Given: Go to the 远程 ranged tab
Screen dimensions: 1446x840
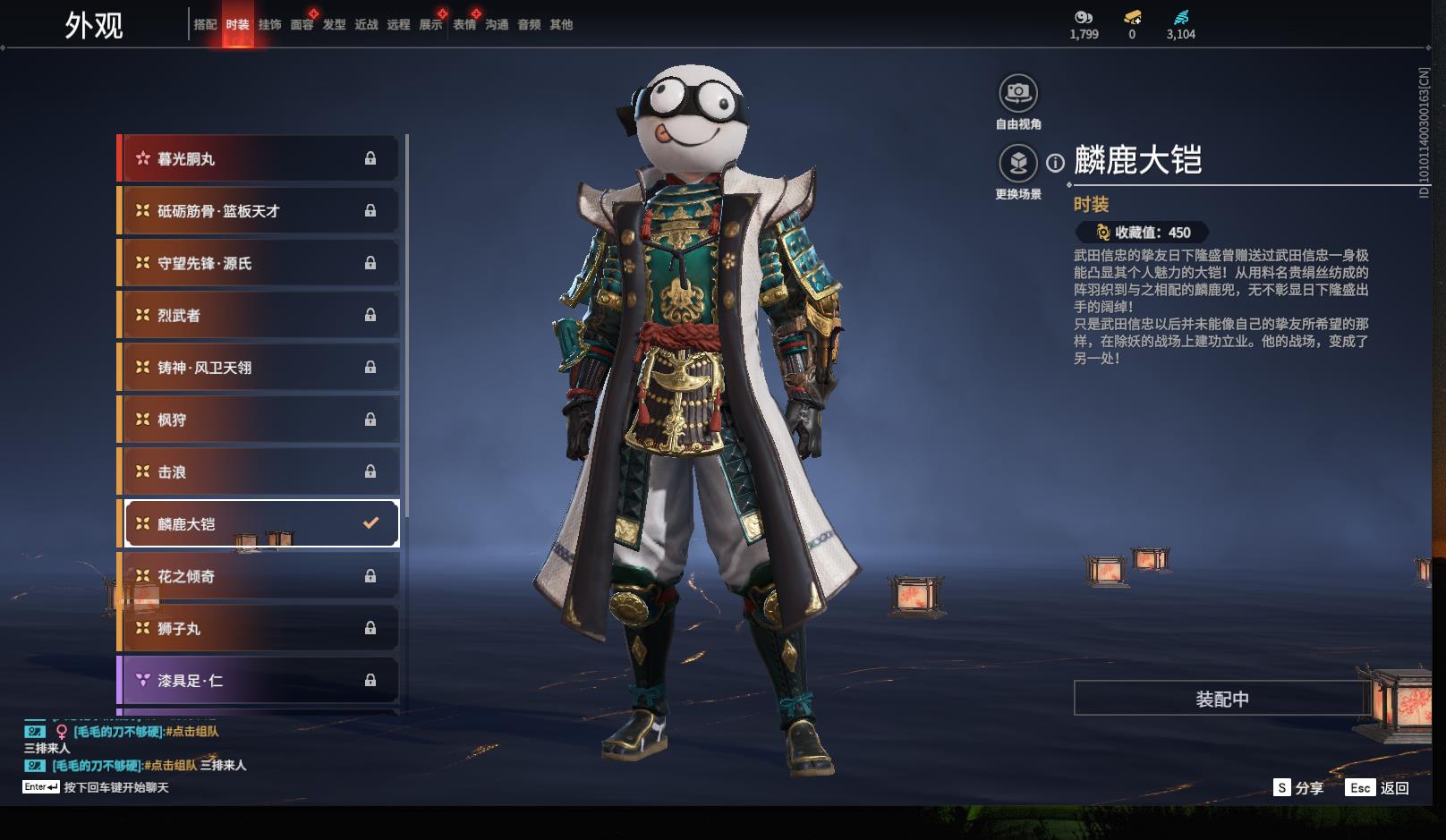Looking at the screenshot, I should coord(398,25).
